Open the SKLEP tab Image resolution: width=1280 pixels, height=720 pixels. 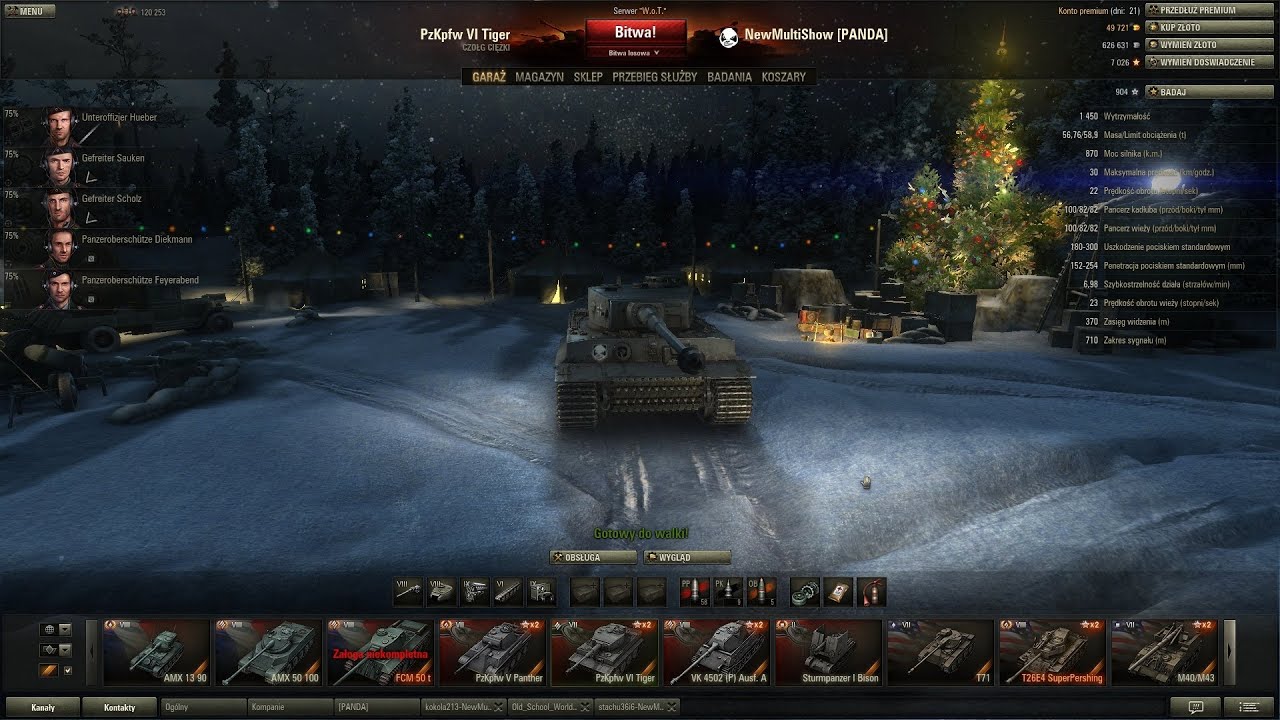(588, 77)
